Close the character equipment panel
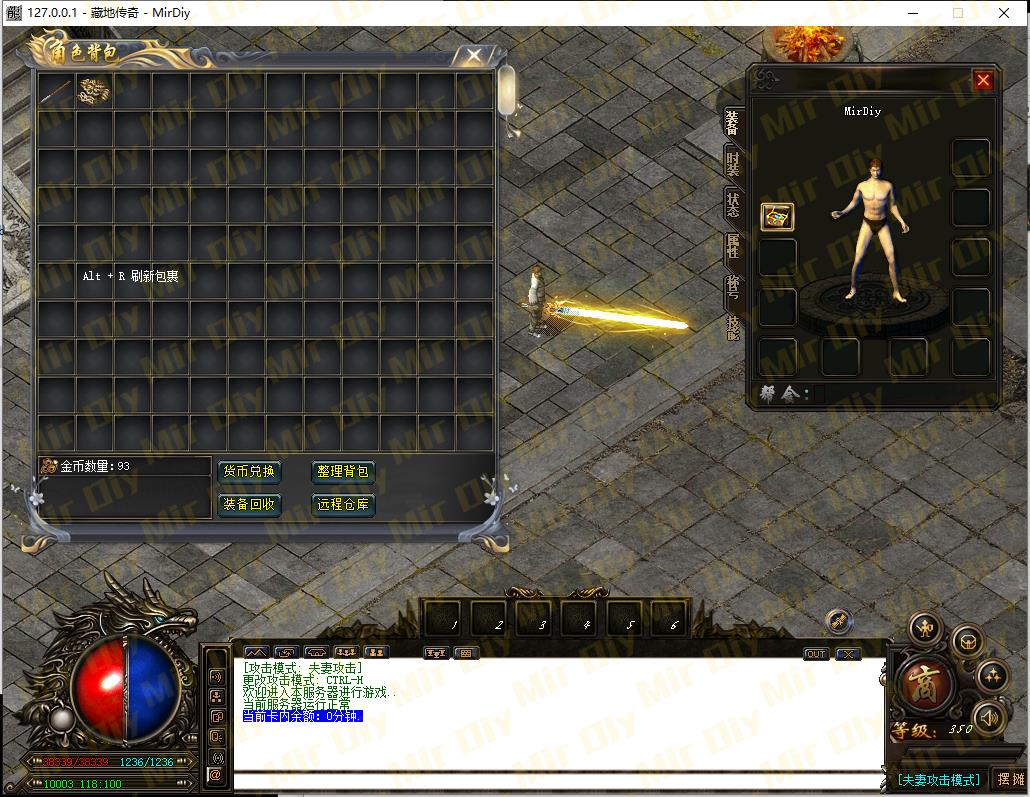The height and width of the screenshot is (797, 1030). pyautogui.click(x=983, y=81)
